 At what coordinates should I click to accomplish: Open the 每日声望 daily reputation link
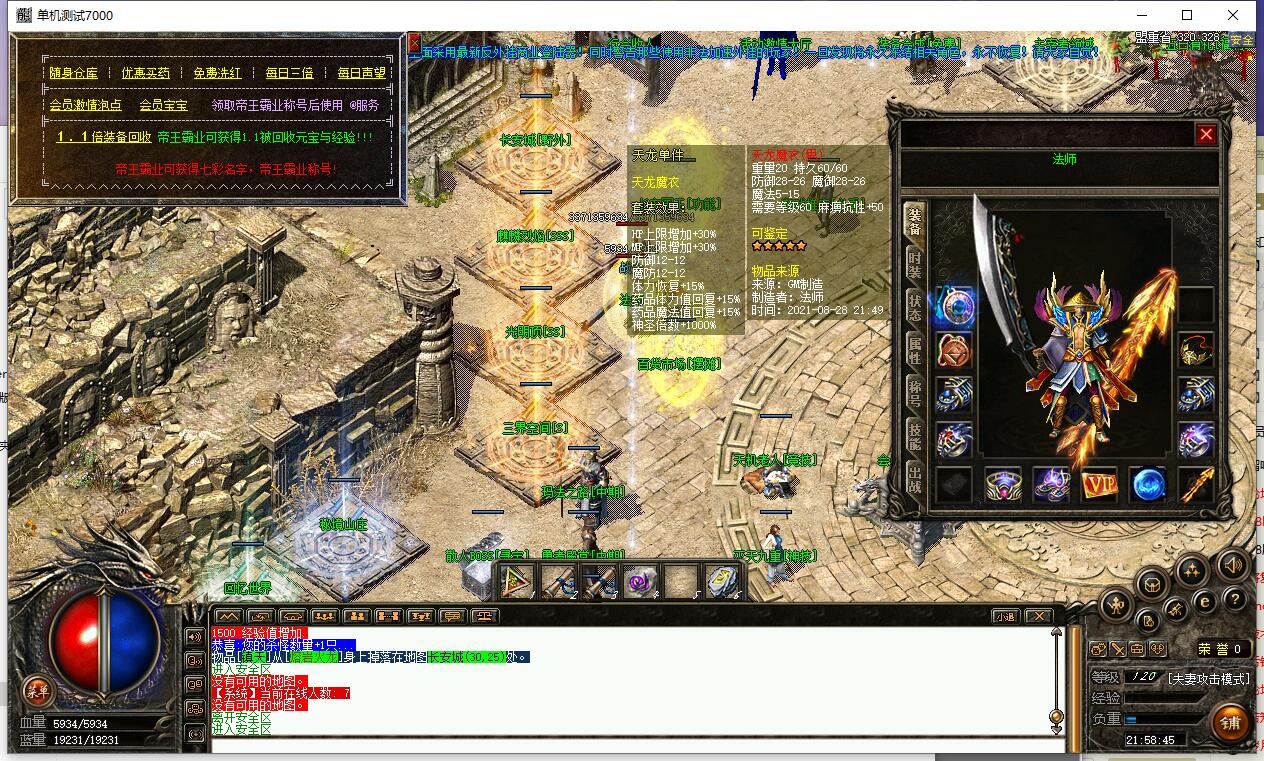pos(361,73)
